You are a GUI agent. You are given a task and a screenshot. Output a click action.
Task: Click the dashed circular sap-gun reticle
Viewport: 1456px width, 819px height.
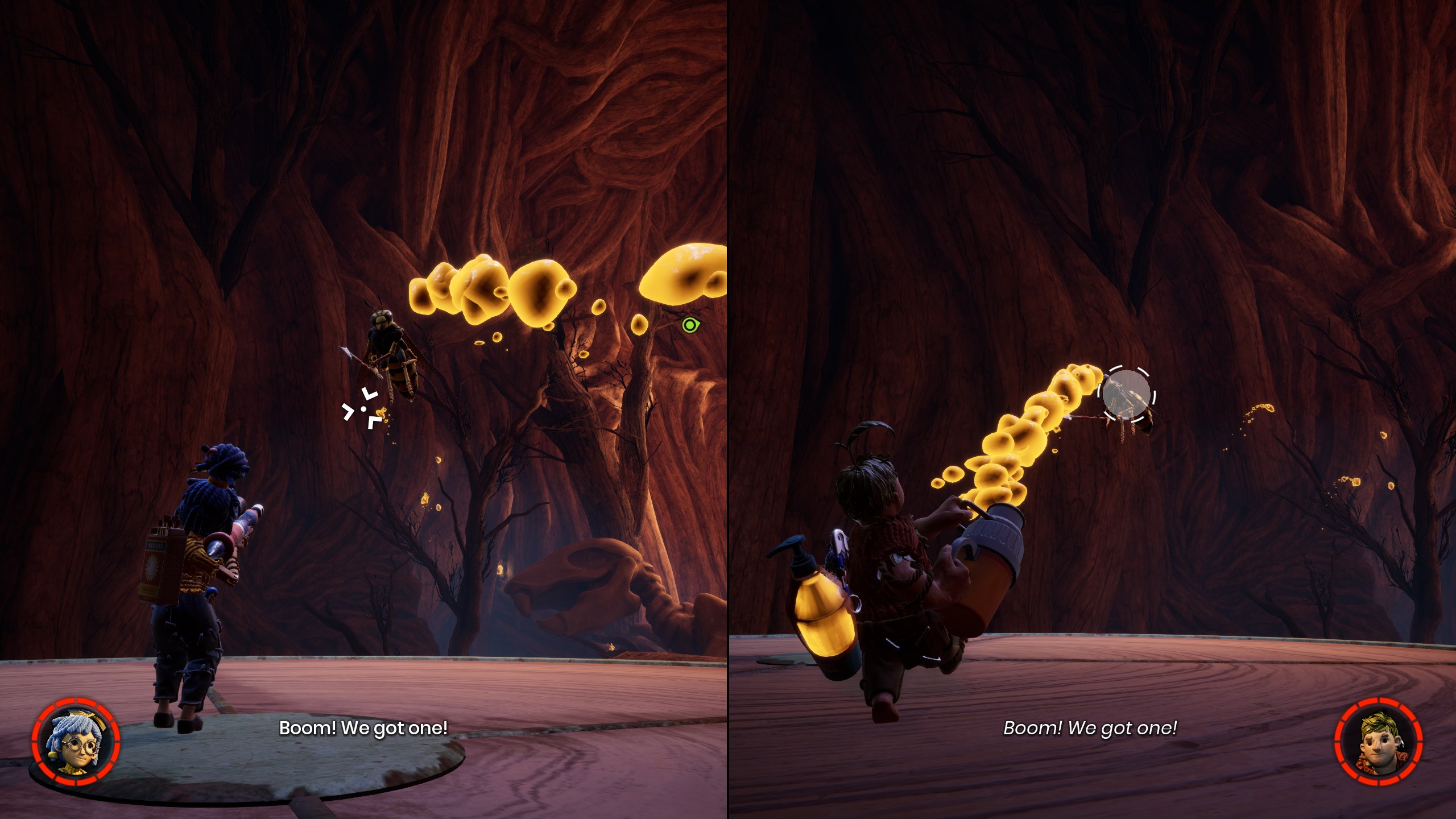pyautogui.click(x=1127, y=394)
